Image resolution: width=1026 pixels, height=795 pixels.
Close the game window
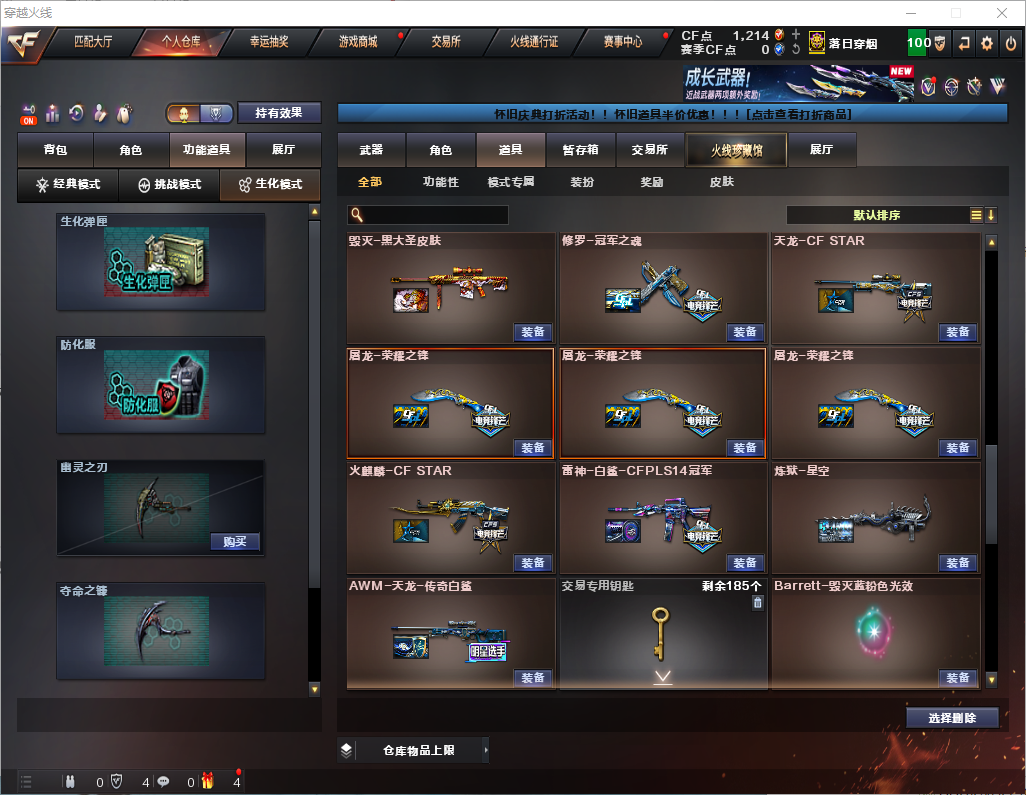point(1002,13)
